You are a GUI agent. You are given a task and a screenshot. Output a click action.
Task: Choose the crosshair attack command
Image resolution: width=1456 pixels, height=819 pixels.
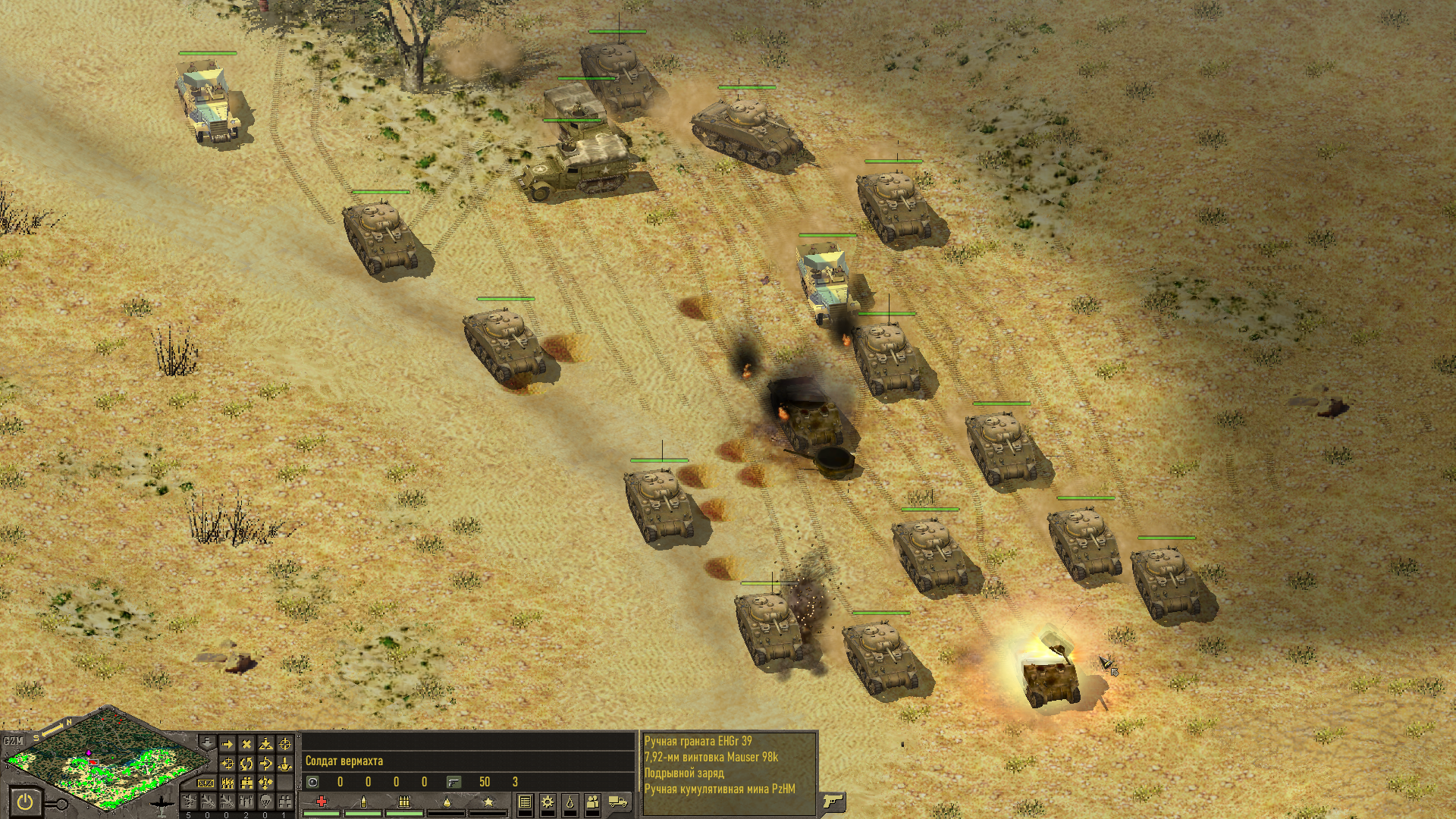click(x=284, y=745)
